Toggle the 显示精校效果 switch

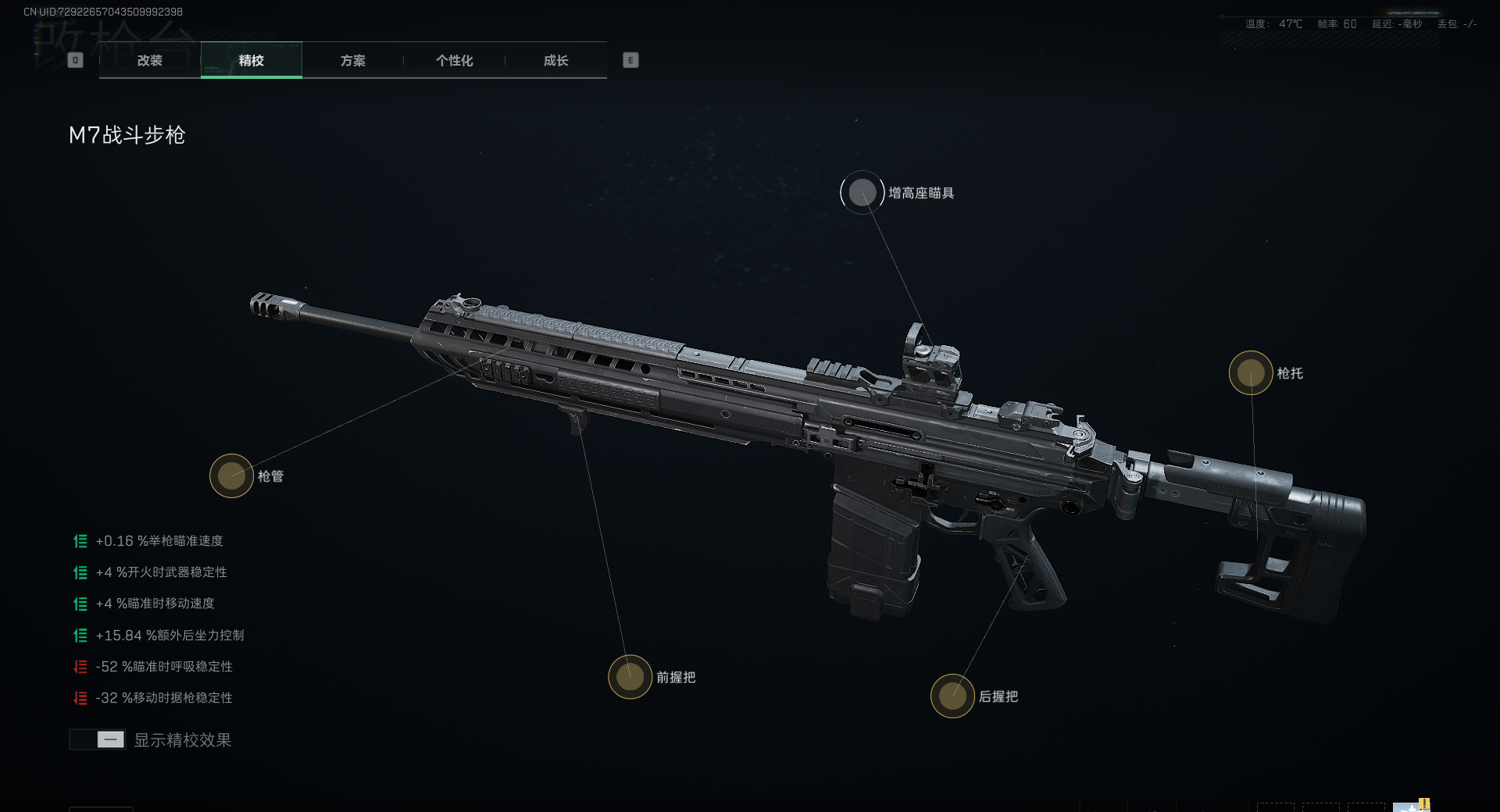[x=98, y=739]
